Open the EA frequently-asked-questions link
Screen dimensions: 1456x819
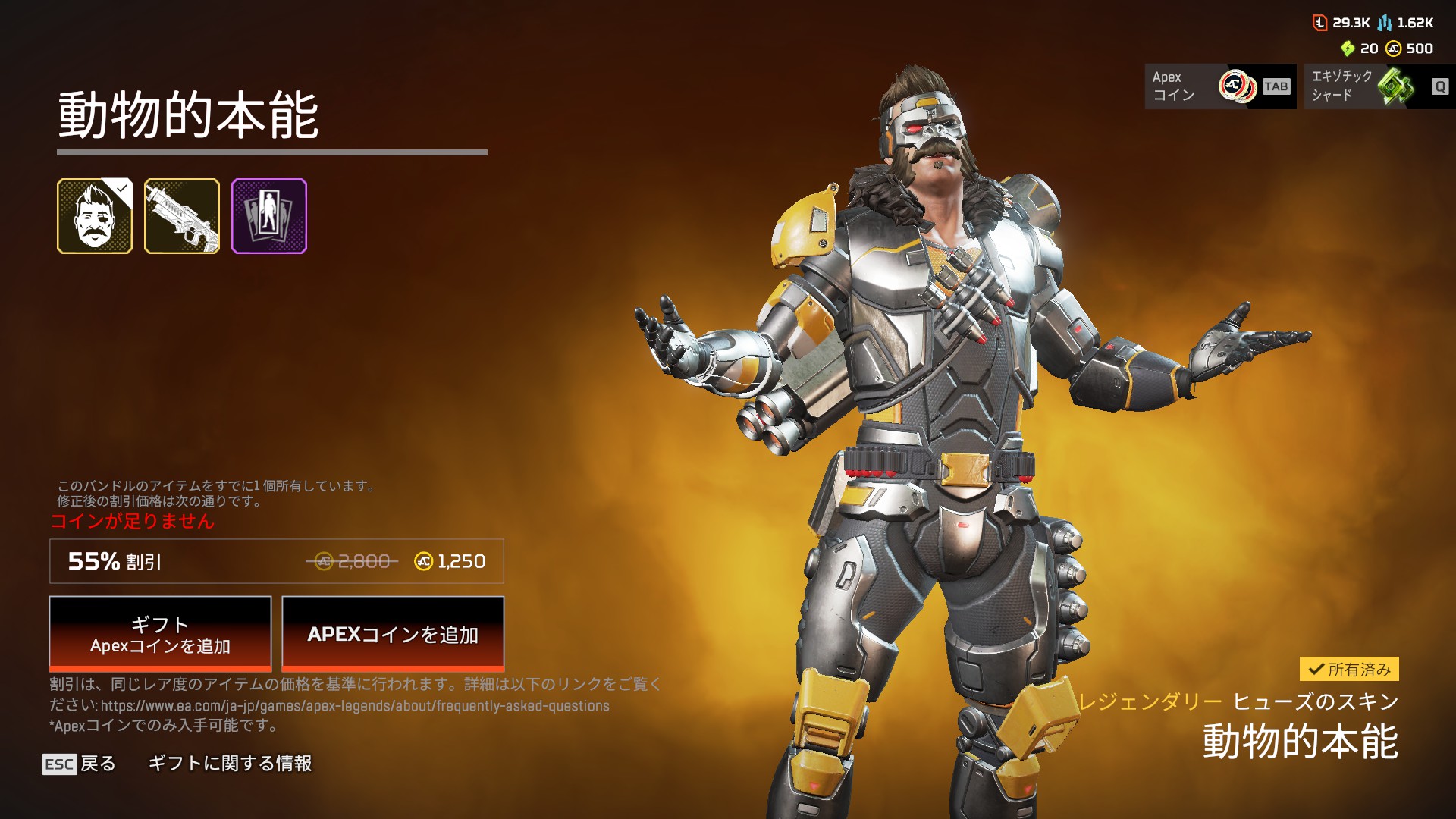coord(355,706)
